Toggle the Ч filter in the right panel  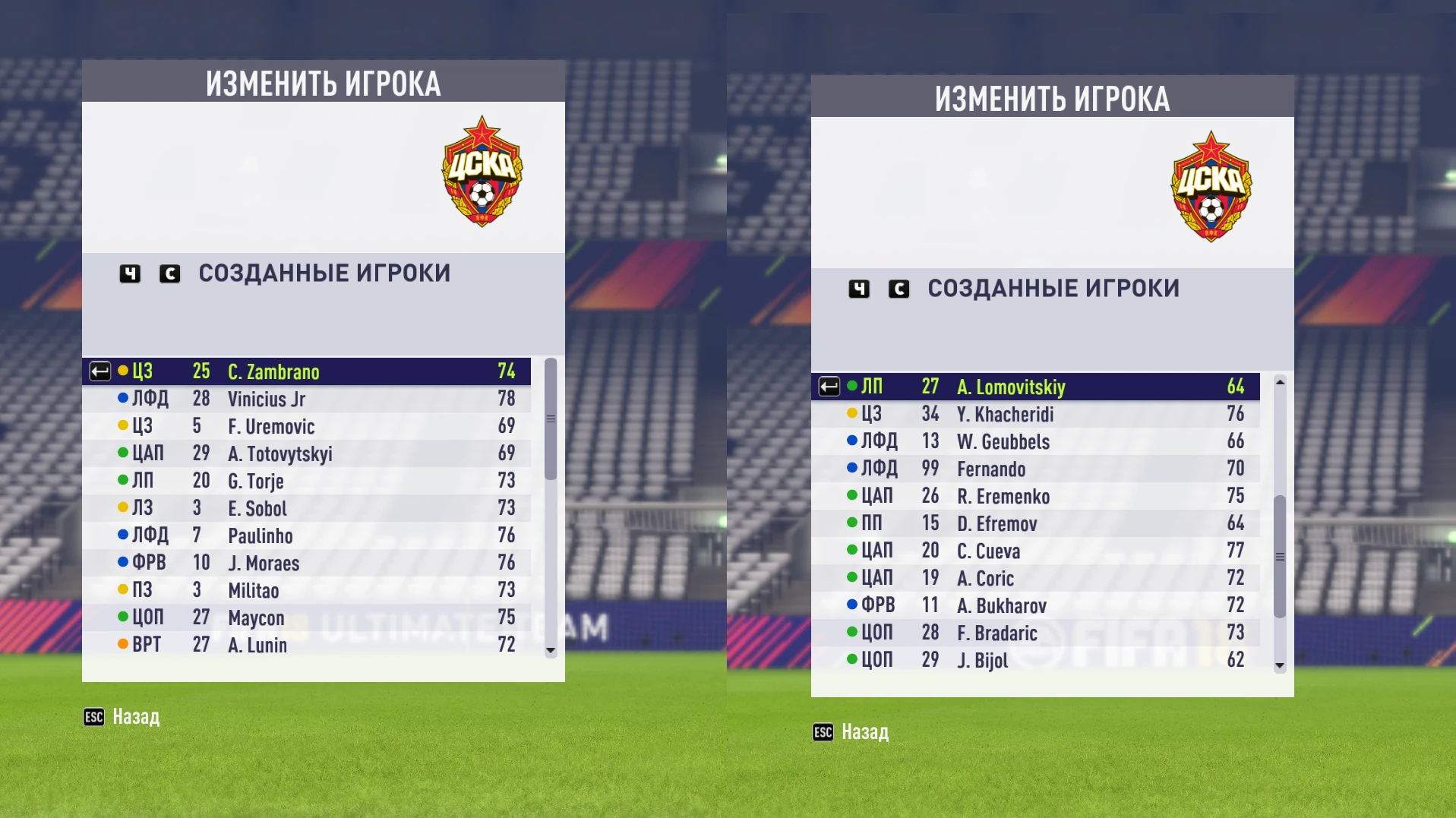[x=858, y=289]
